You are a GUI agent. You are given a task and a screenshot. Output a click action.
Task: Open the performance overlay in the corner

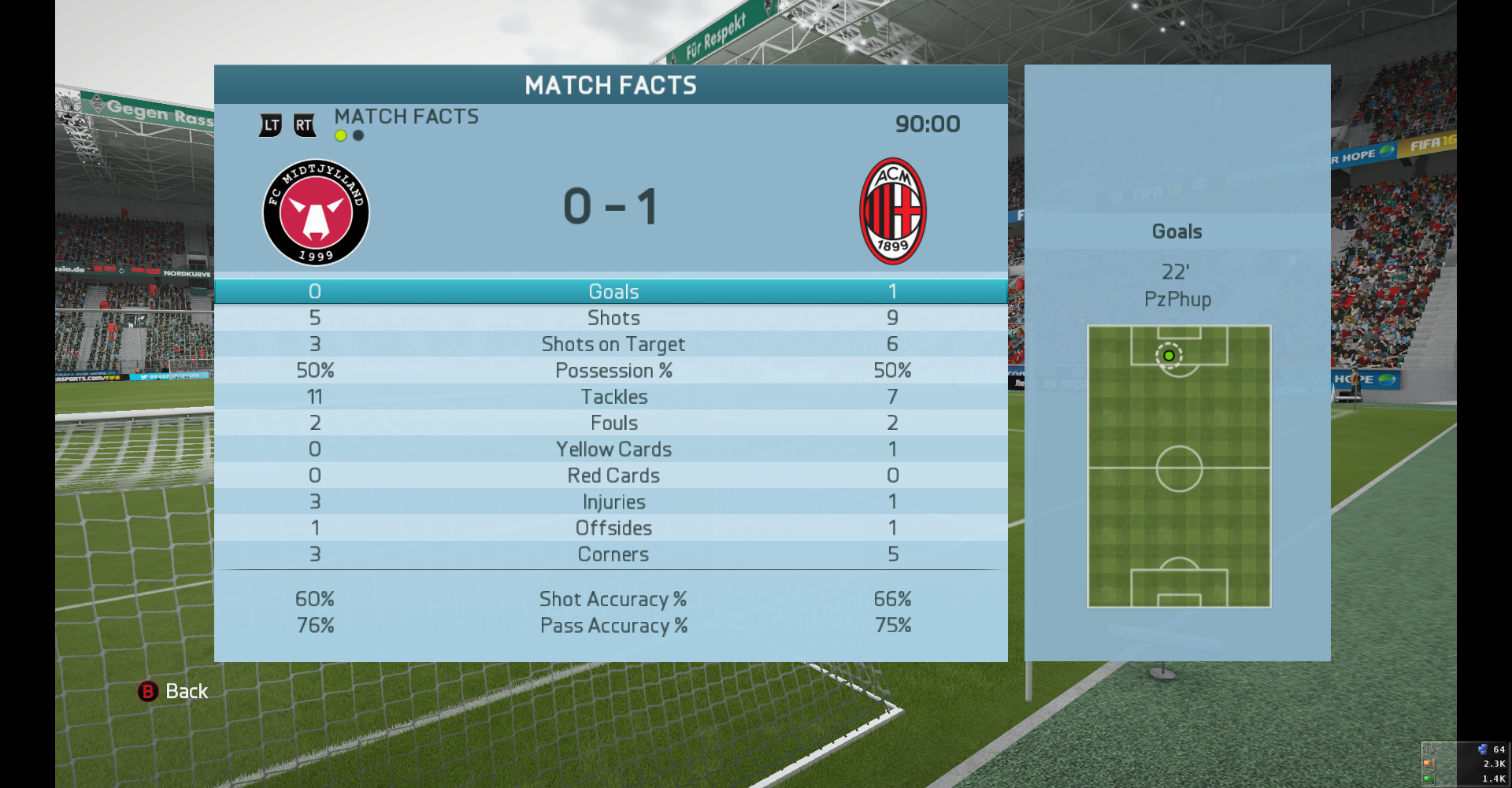tap(1465, 763)
